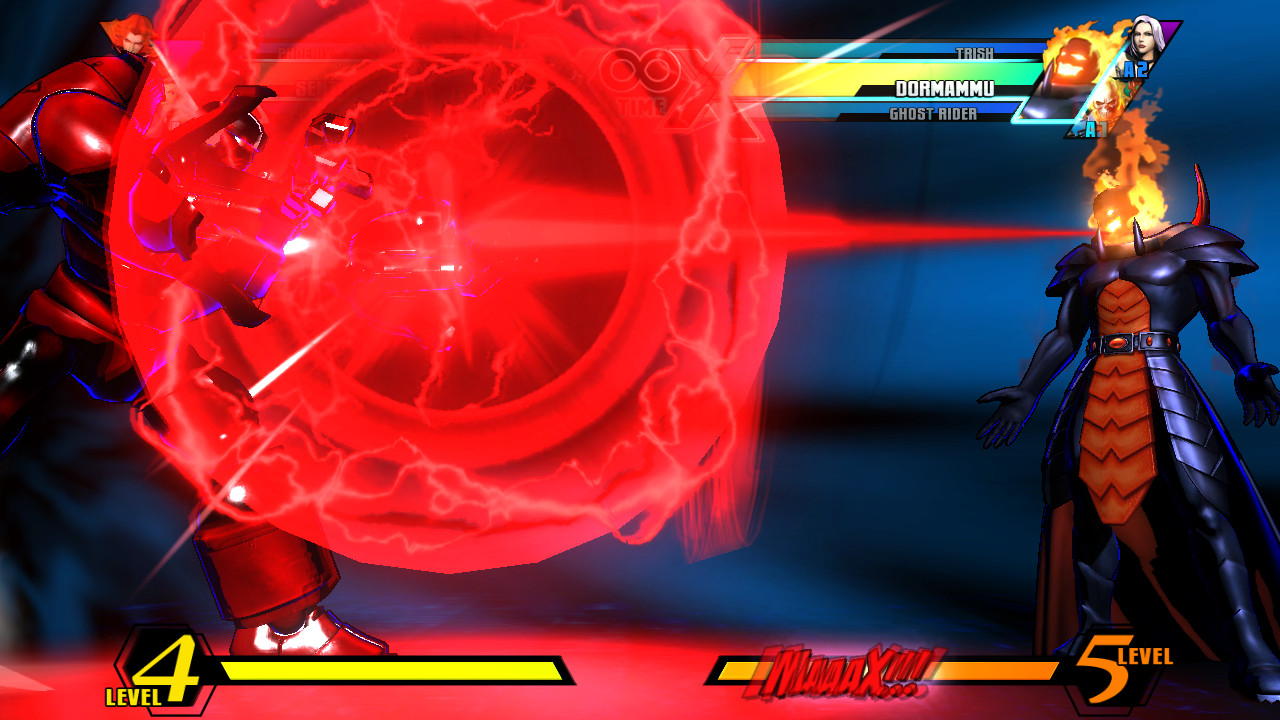Click the A2 assist portrait icon
This screenshot has height=720, width=1280.
click(x=1135, y=69)
